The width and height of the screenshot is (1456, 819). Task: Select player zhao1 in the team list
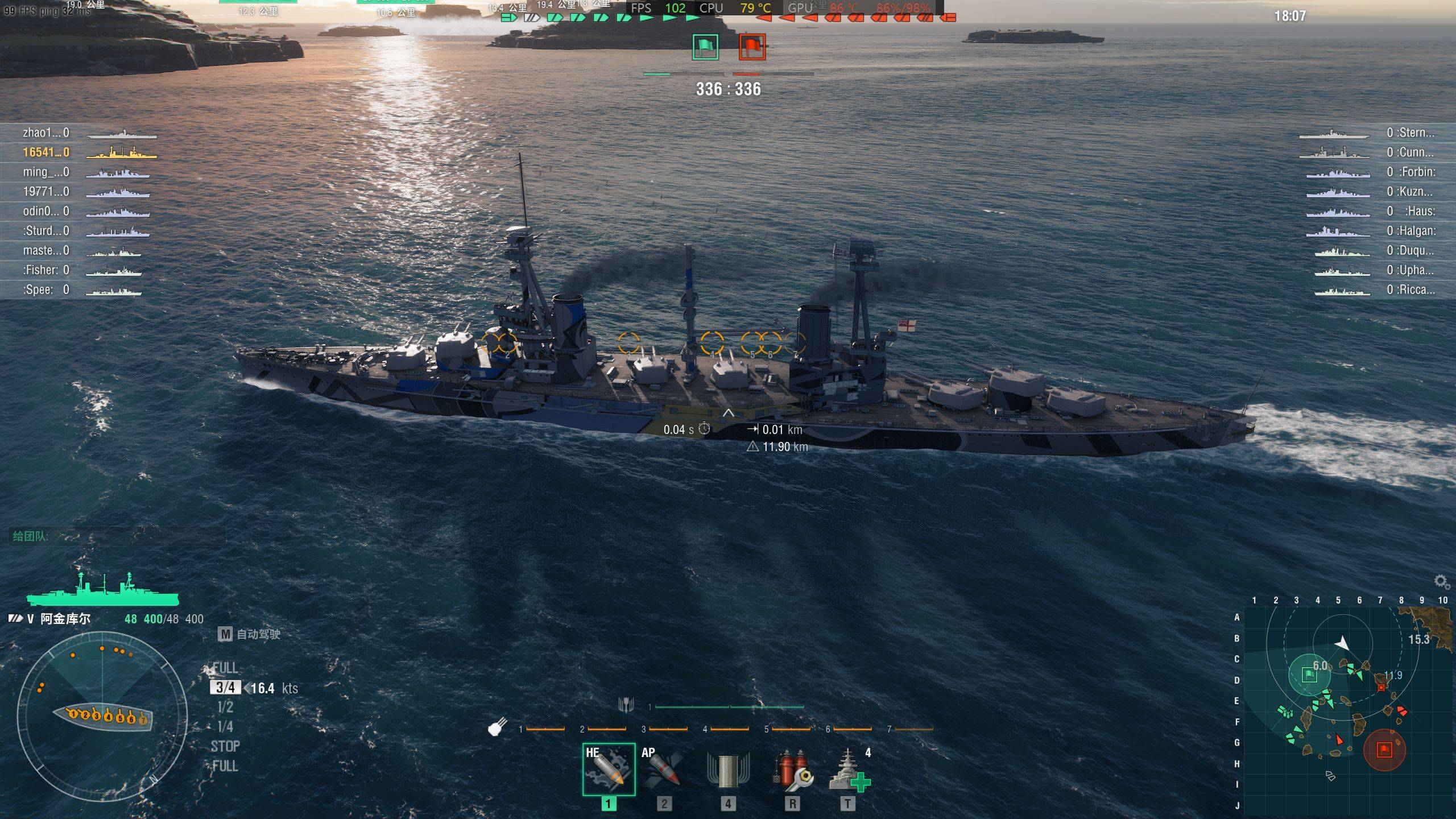45,133
